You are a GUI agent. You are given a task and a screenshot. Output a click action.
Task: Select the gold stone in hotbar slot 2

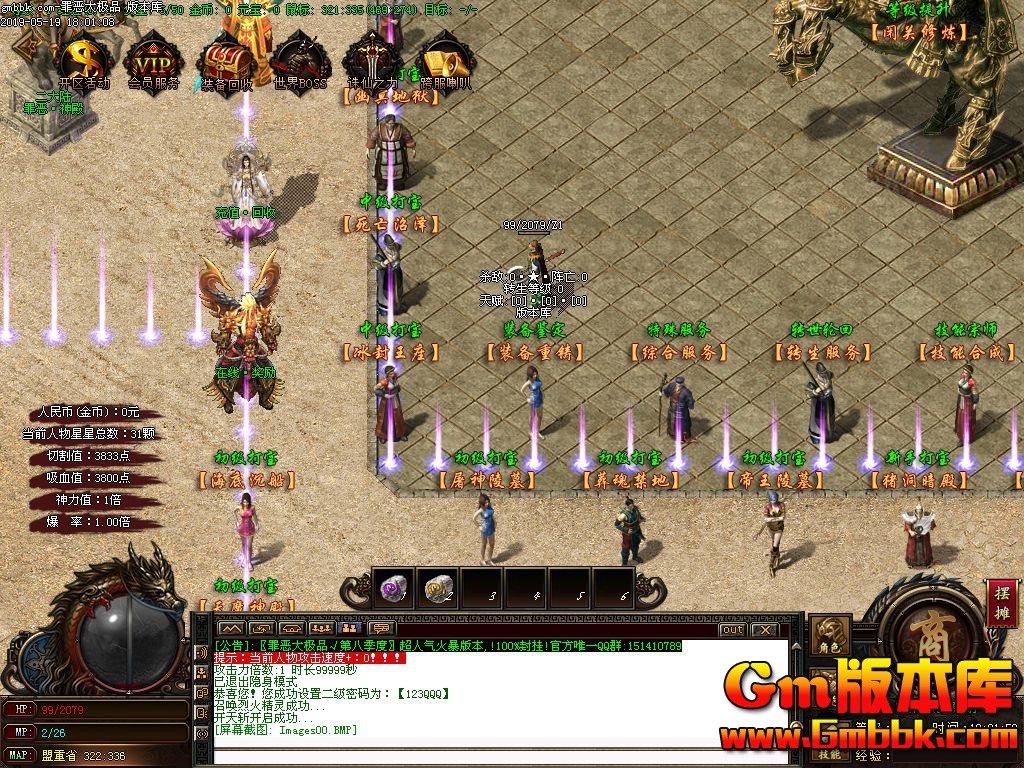coord(436,588)
